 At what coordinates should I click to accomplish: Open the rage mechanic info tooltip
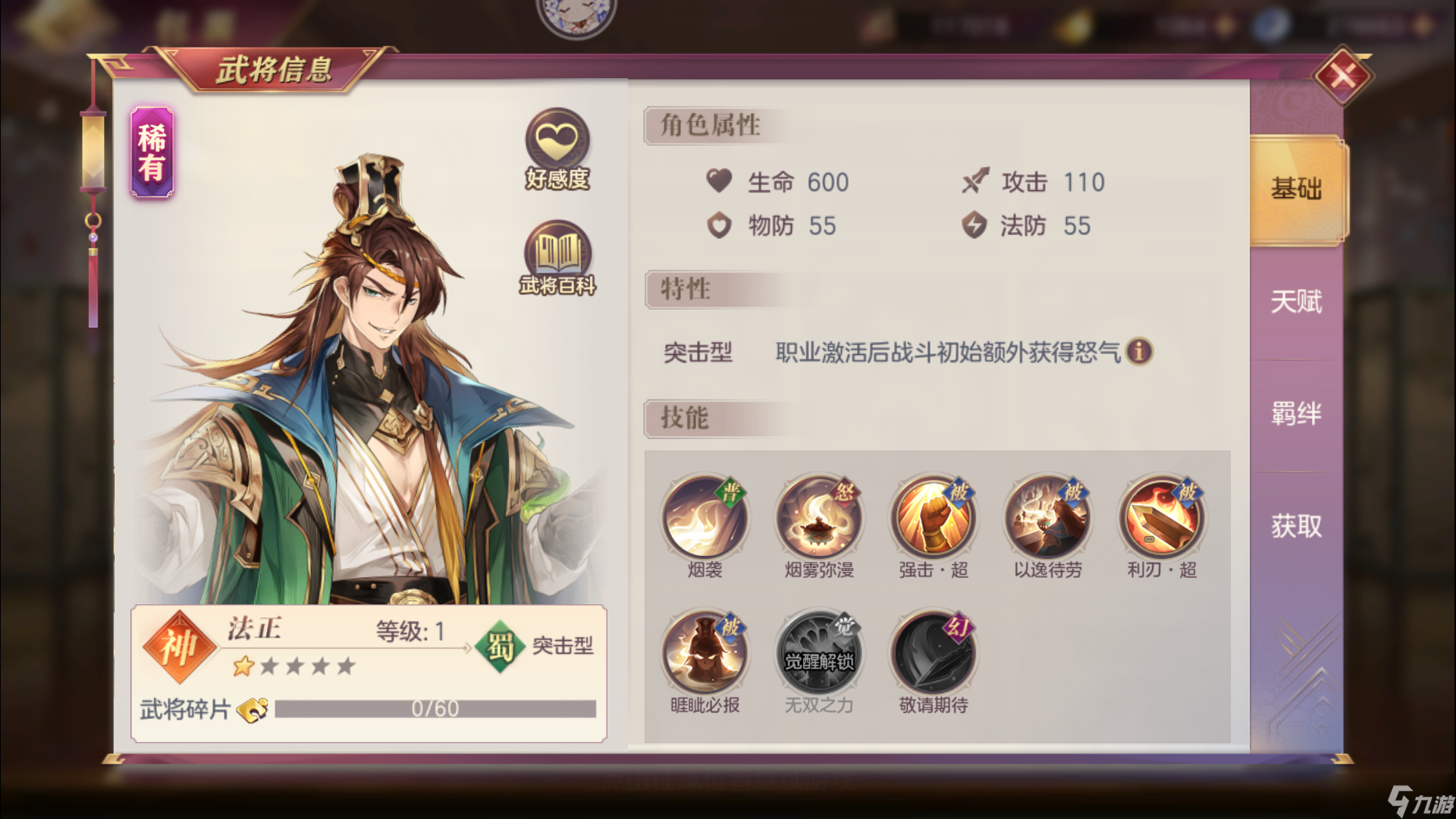click(x=1139, y=353)
